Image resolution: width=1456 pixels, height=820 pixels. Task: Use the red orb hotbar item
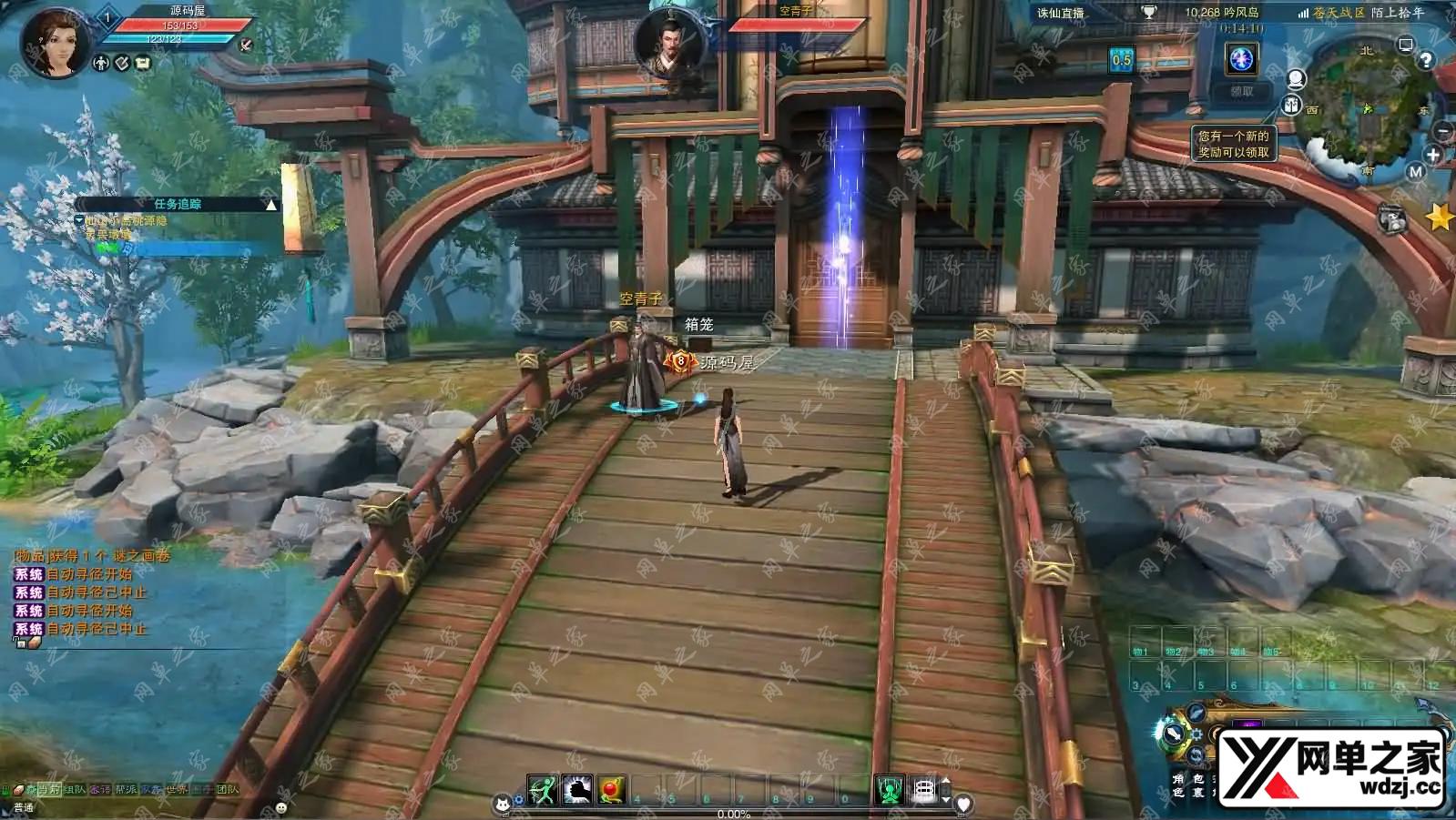tap(612, 790)
